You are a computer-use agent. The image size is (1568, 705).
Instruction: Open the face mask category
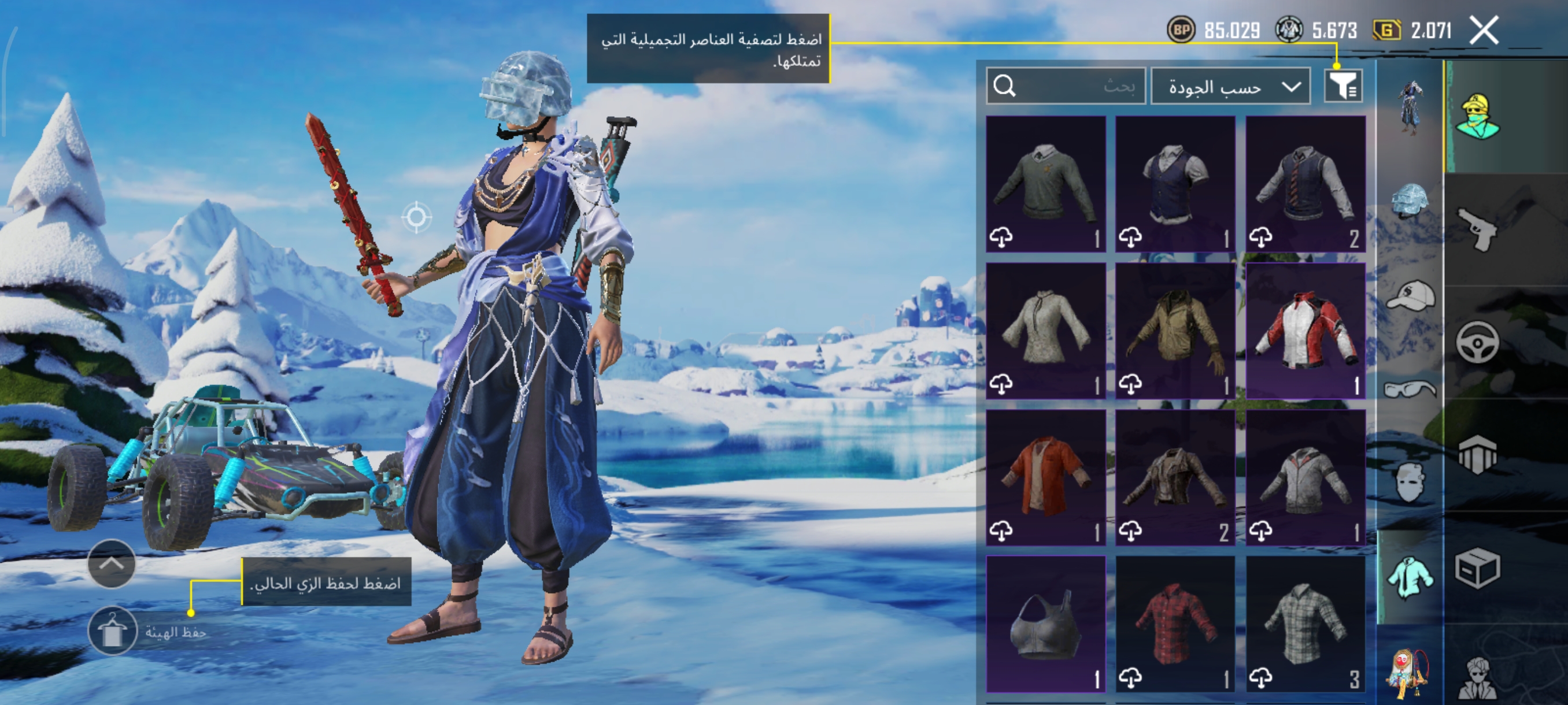tap(1410, 482)
